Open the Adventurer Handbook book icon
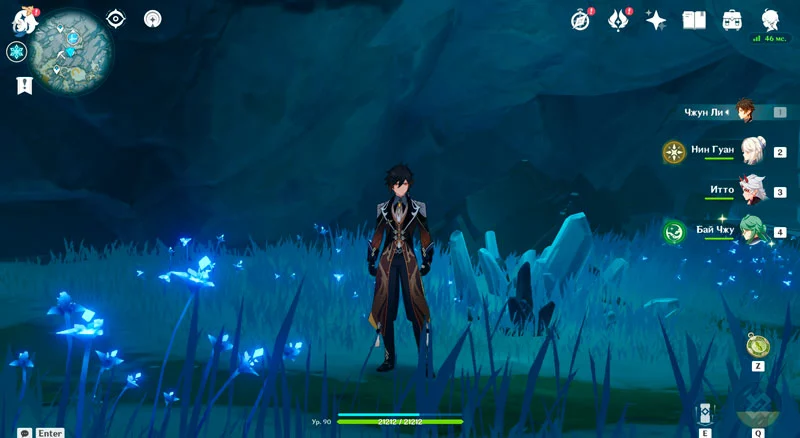Viewport: 800px width, 438px height. [694, 20]
